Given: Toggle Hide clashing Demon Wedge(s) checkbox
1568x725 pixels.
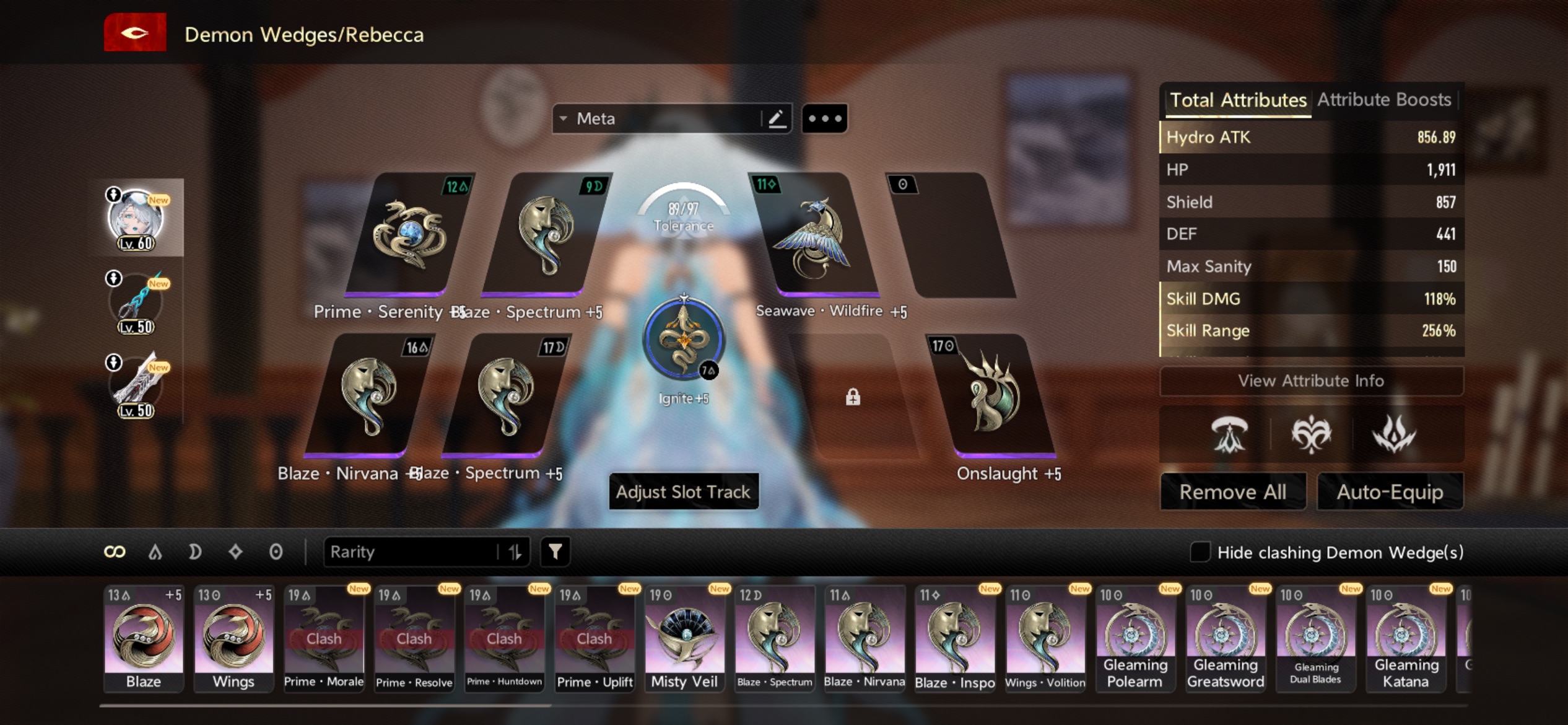Looking at the screenshot, I should pos(1200,551).
